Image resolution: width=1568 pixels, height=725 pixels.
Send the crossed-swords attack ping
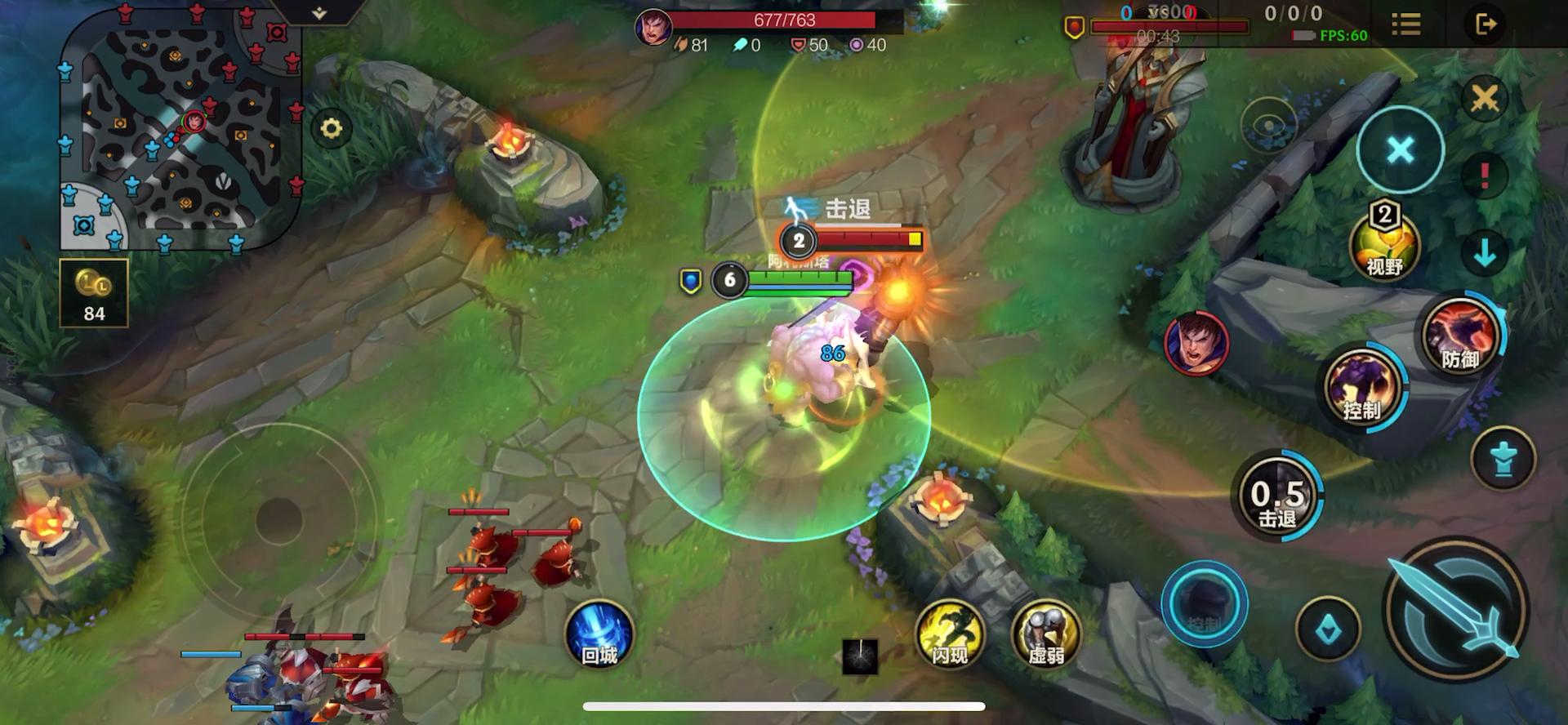pos(1484,98)
